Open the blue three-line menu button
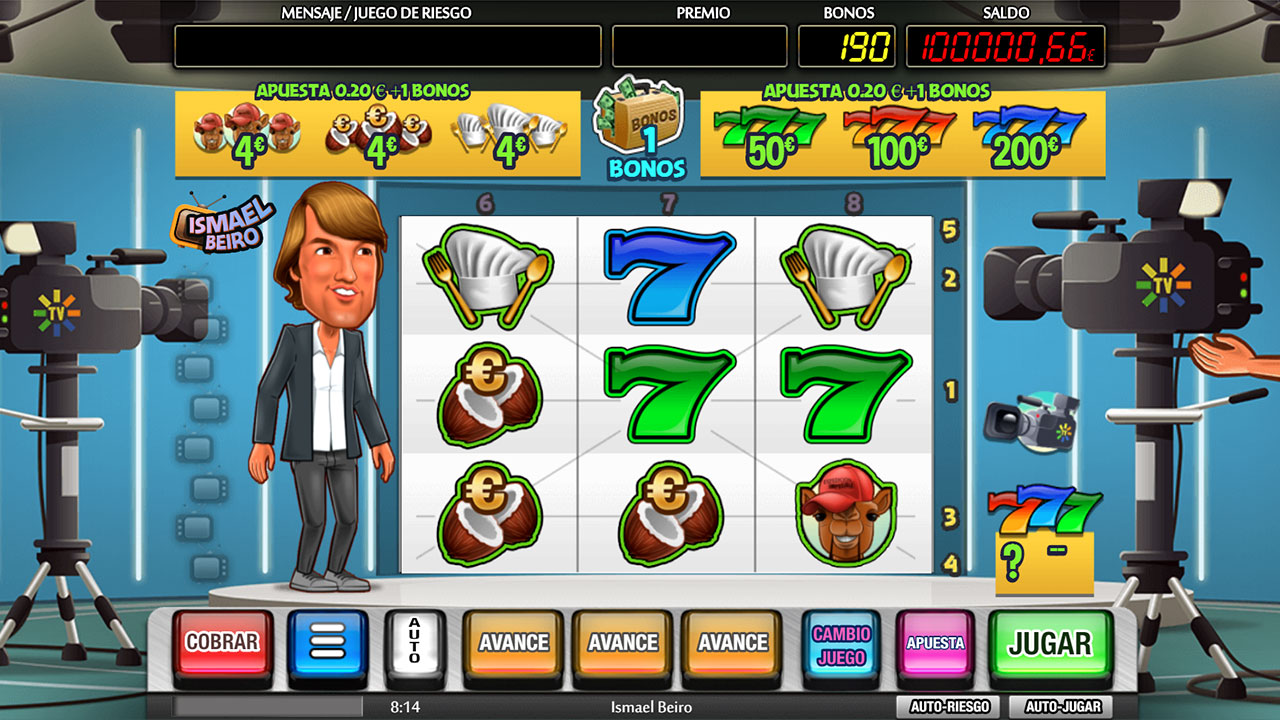Image resolution: width=1280 pixels, height=720 pixels. coord(328,643)
